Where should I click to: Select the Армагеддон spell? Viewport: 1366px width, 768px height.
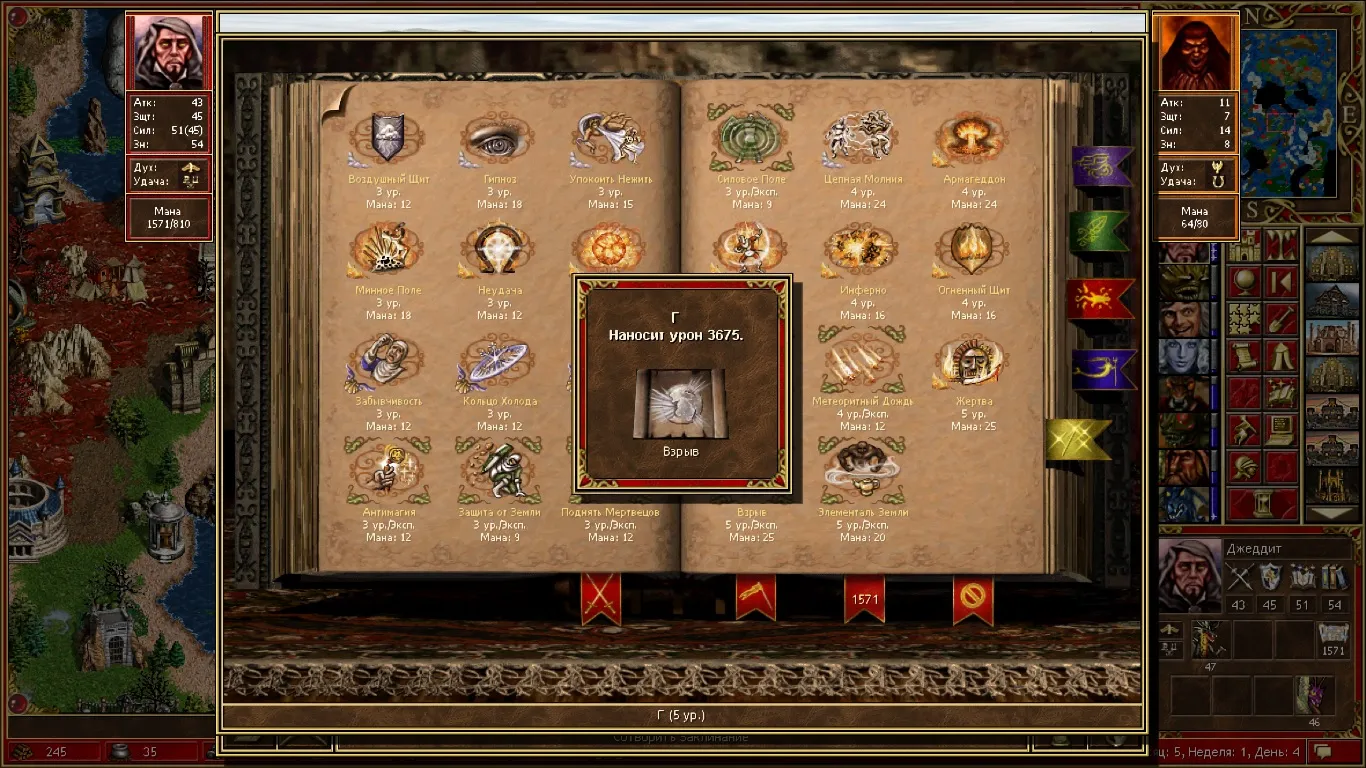[x=972, y=140]
